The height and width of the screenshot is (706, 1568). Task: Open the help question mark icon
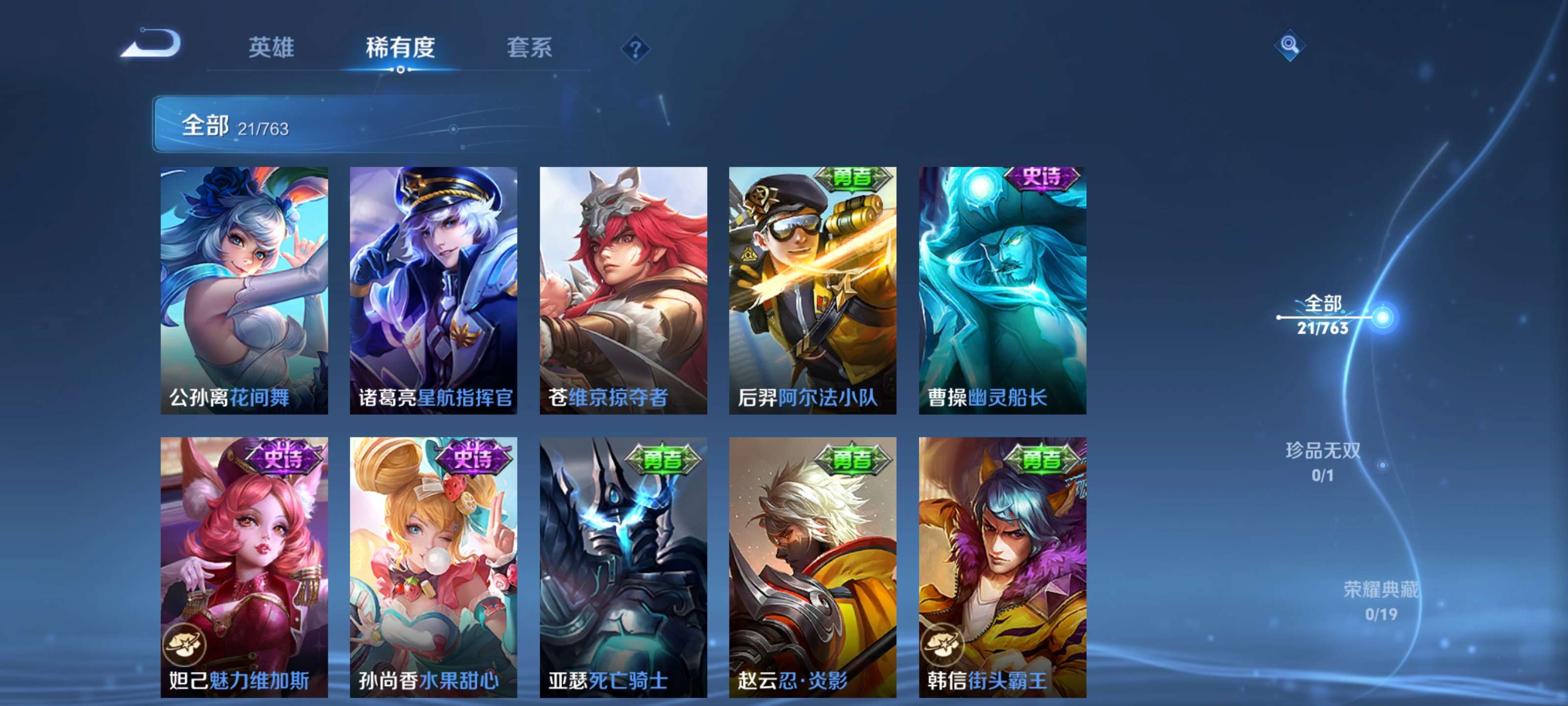point(635,50)
